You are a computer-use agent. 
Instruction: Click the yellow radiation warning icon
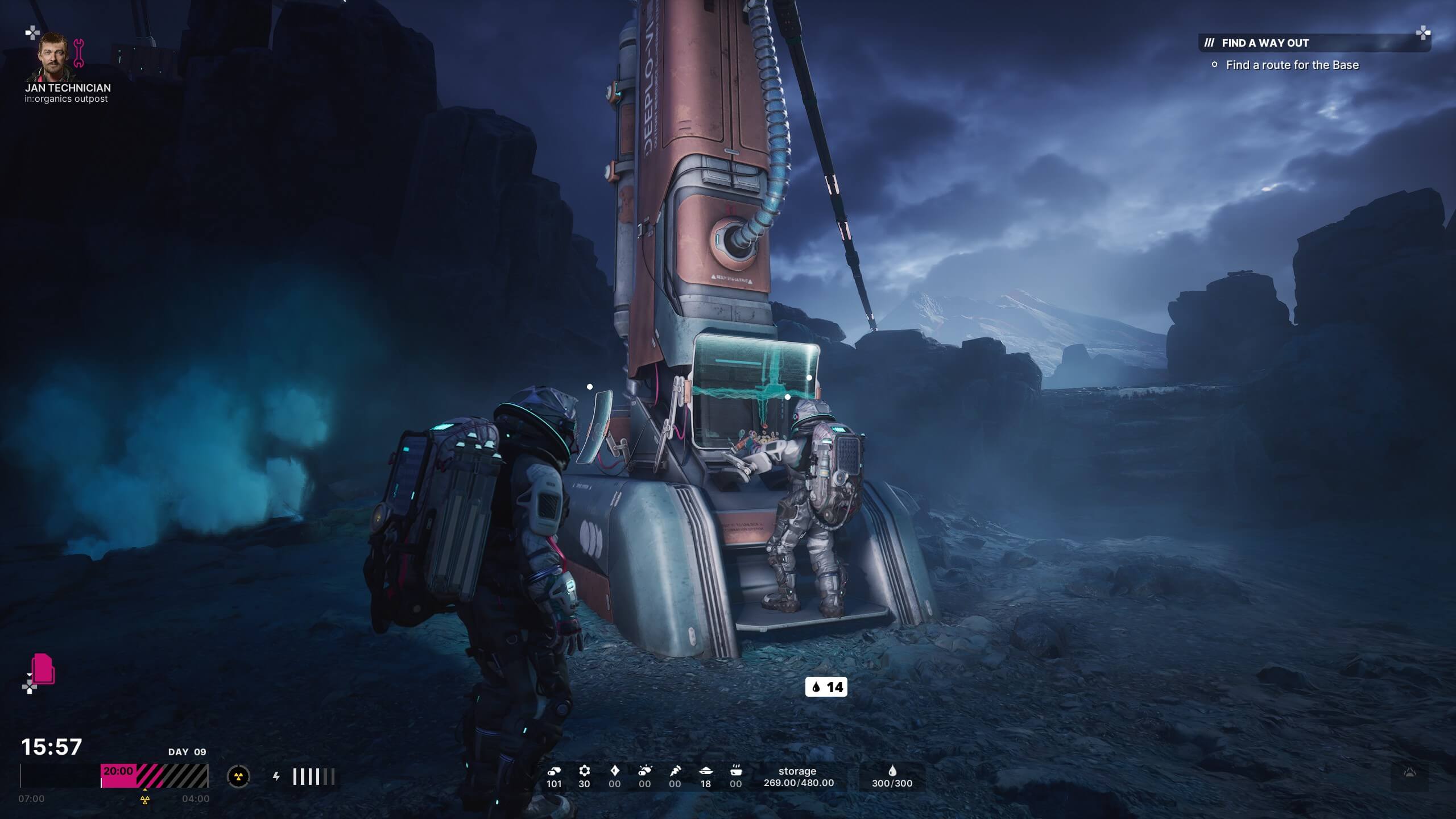[x=238, y=776]
